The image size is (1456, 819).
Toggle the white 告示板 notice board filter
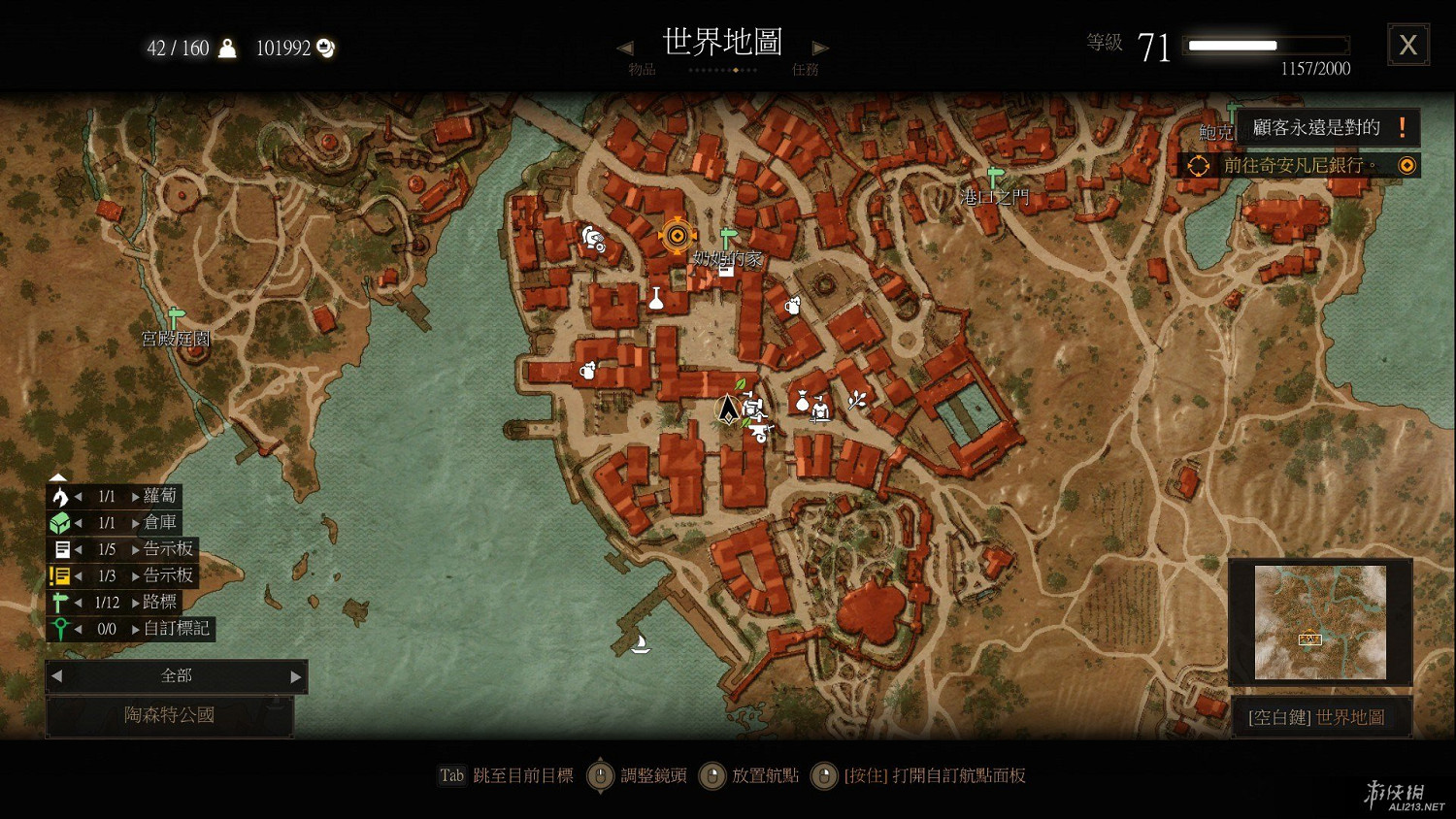coord(58,548)
